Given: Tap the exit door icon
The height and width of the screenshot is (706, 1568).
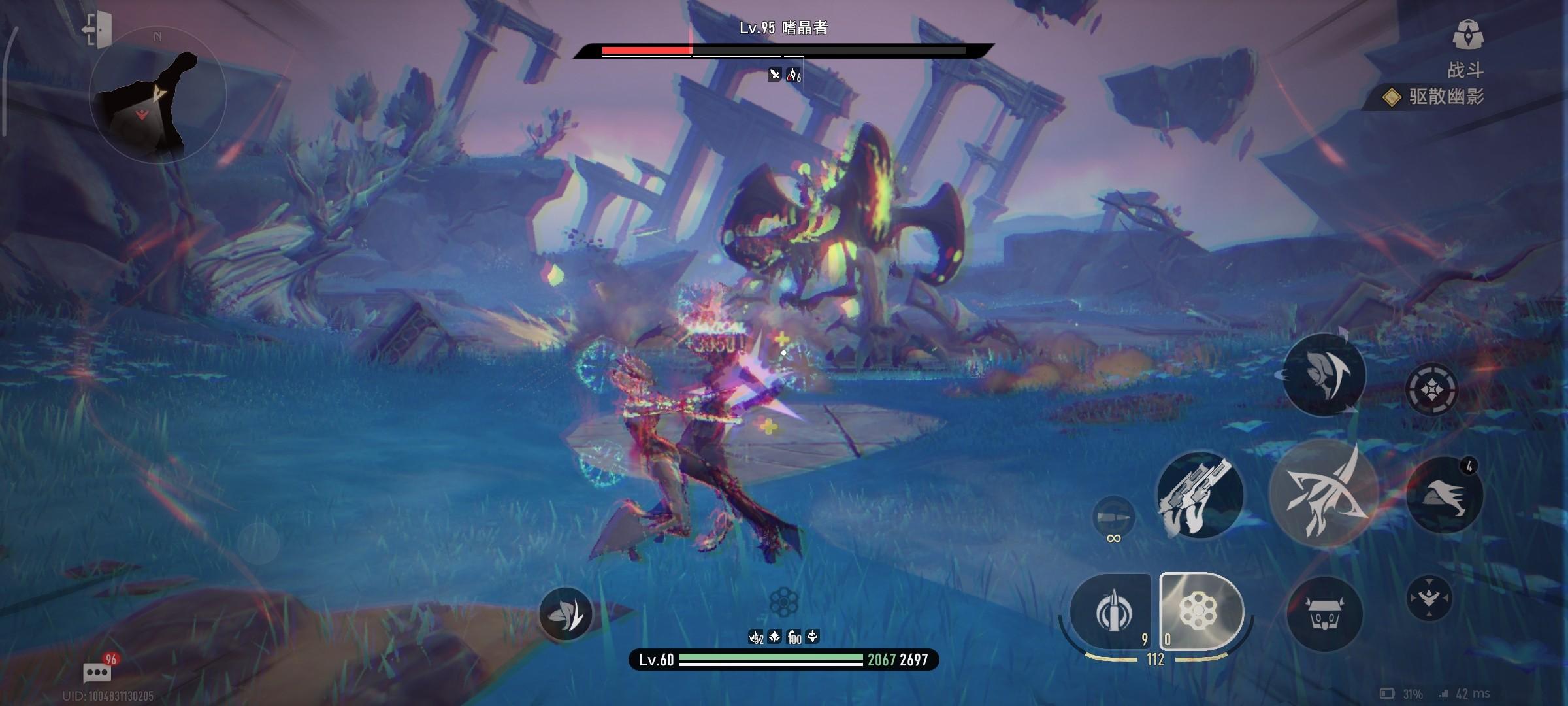Looking at the screenshot, I should pyautogui.click(x=97, y=29).
